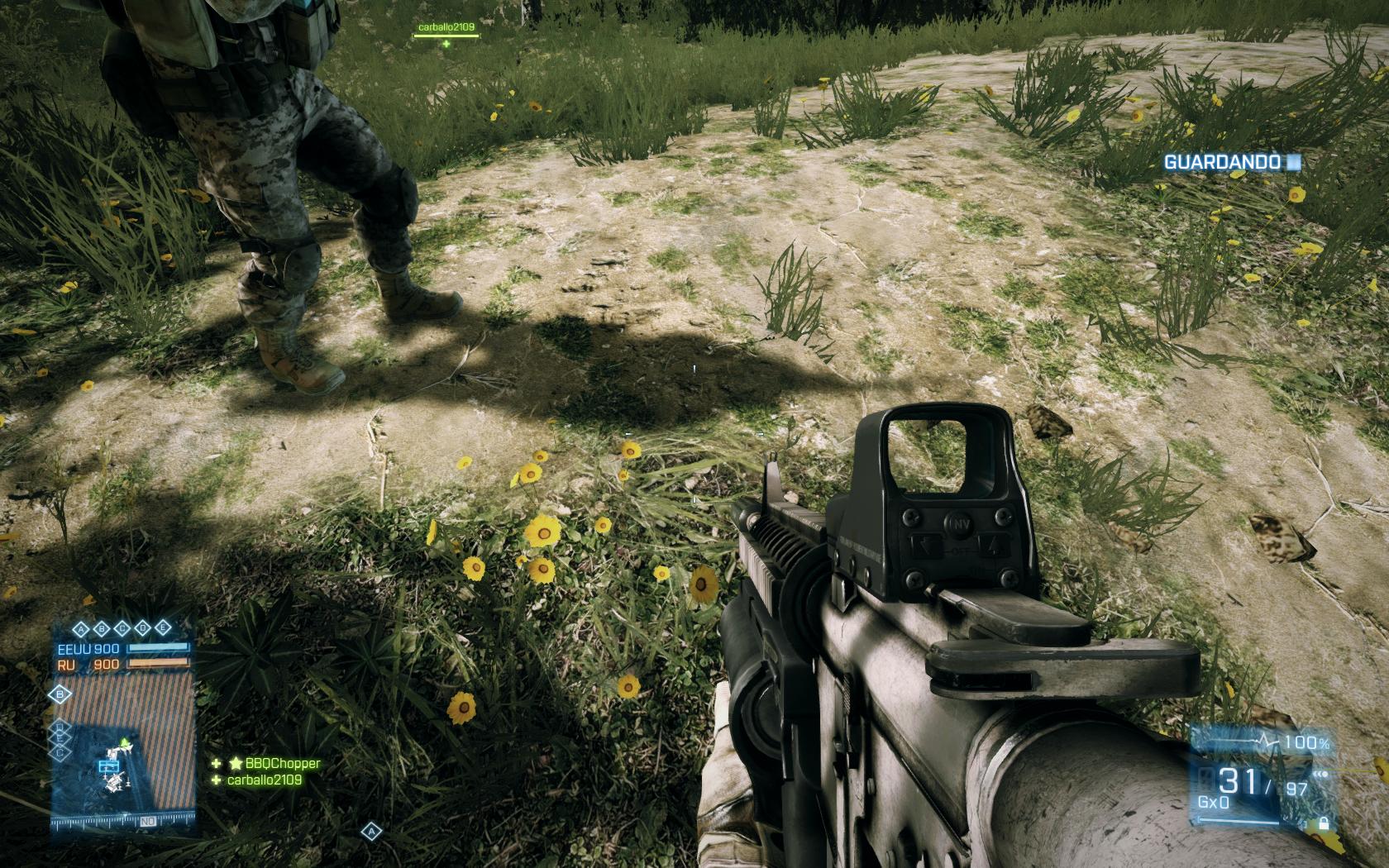The height and width of the screenshot is (868, 1389).
Task: Click the padlock icon by the ammo panel
Action: coord(1324,823)
